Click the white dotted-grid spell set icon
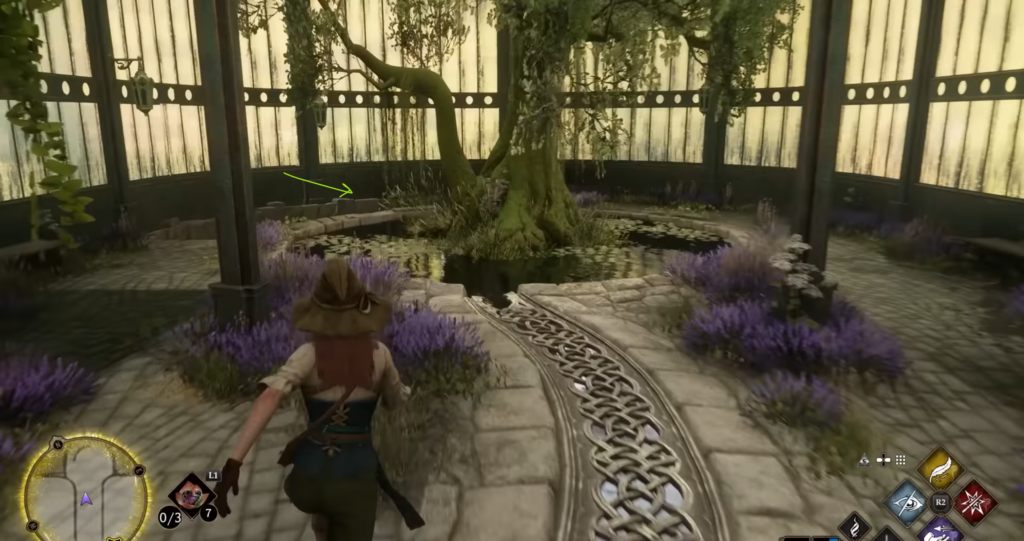Viewport: 1024px width, 541px height. pos(900,460)
